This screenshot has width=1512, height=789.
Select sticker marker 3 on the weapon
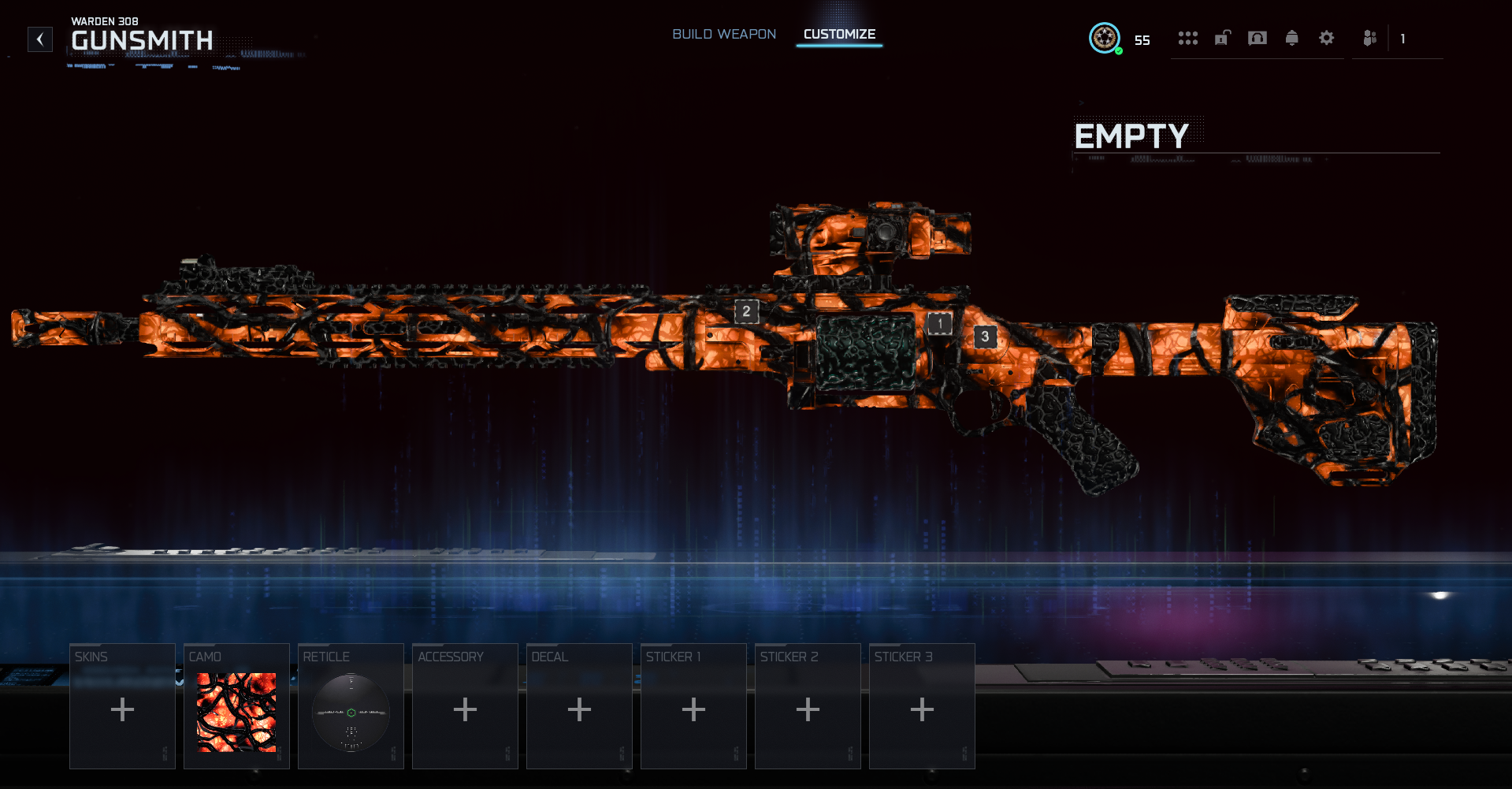tap(985, 337)
